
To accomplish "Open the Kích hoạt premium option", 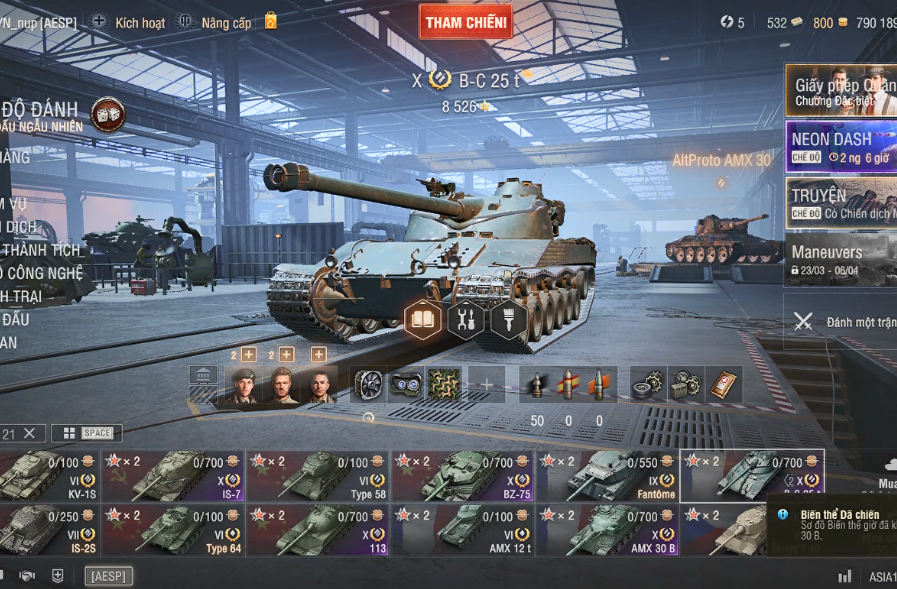I will point(129,22).
